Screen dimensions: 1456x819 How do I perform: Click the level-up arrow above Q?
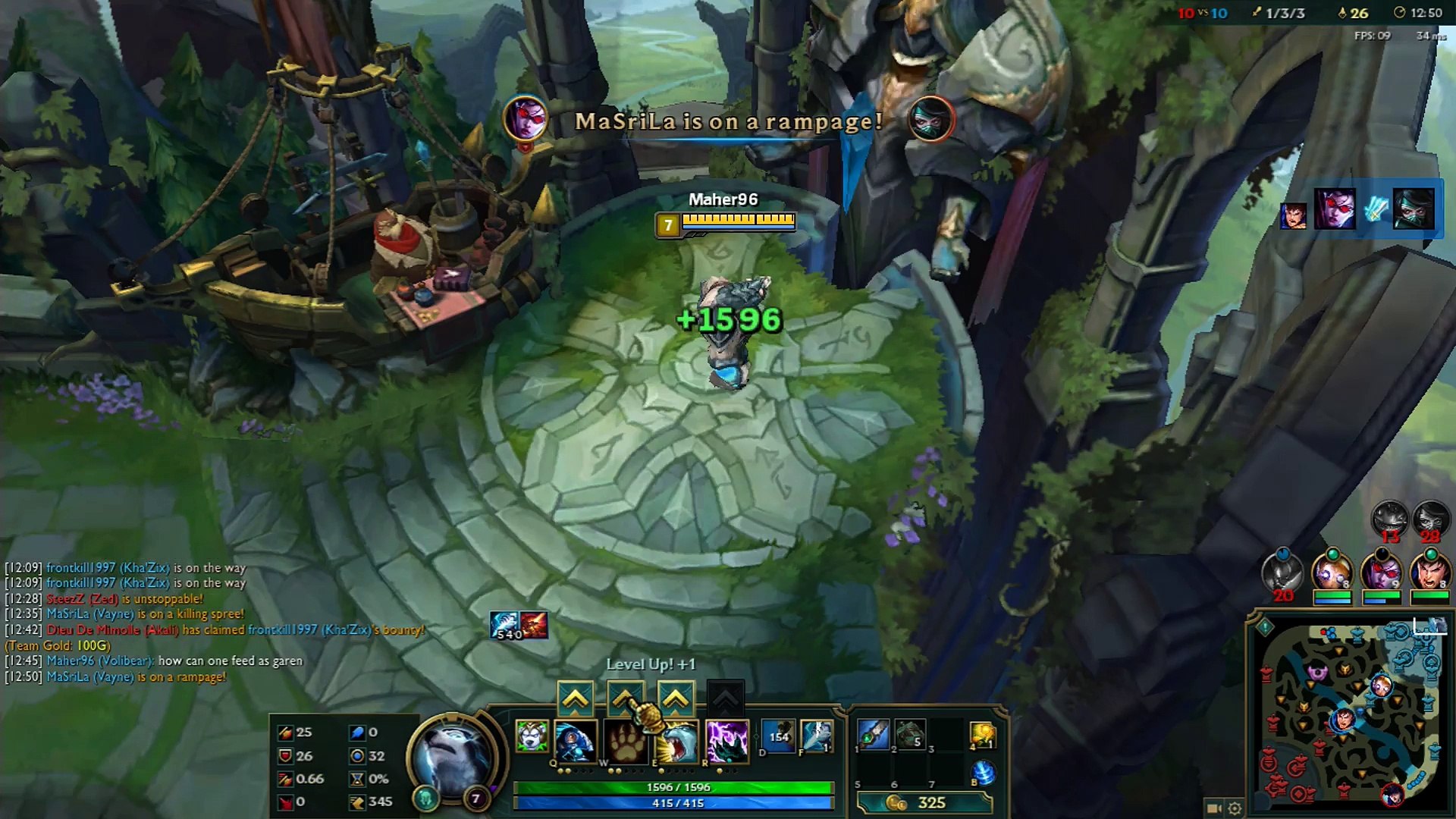coord(575,698)
